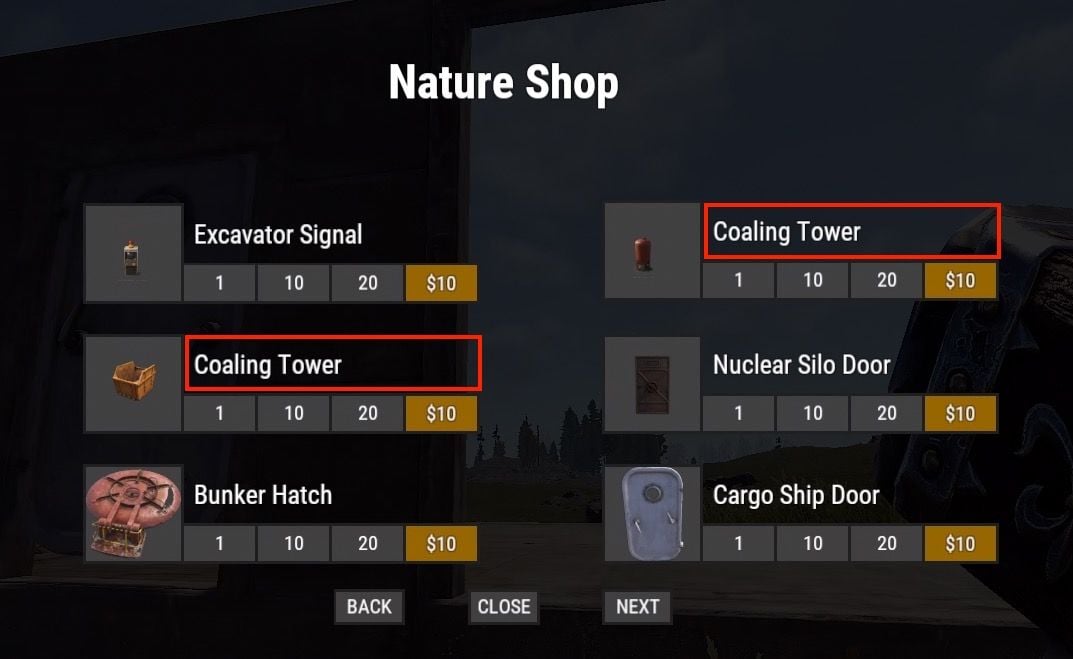This screenshot has height=659, width=1073.
Task: Go back to the previous shop page
Action: (x=369, y=607)
